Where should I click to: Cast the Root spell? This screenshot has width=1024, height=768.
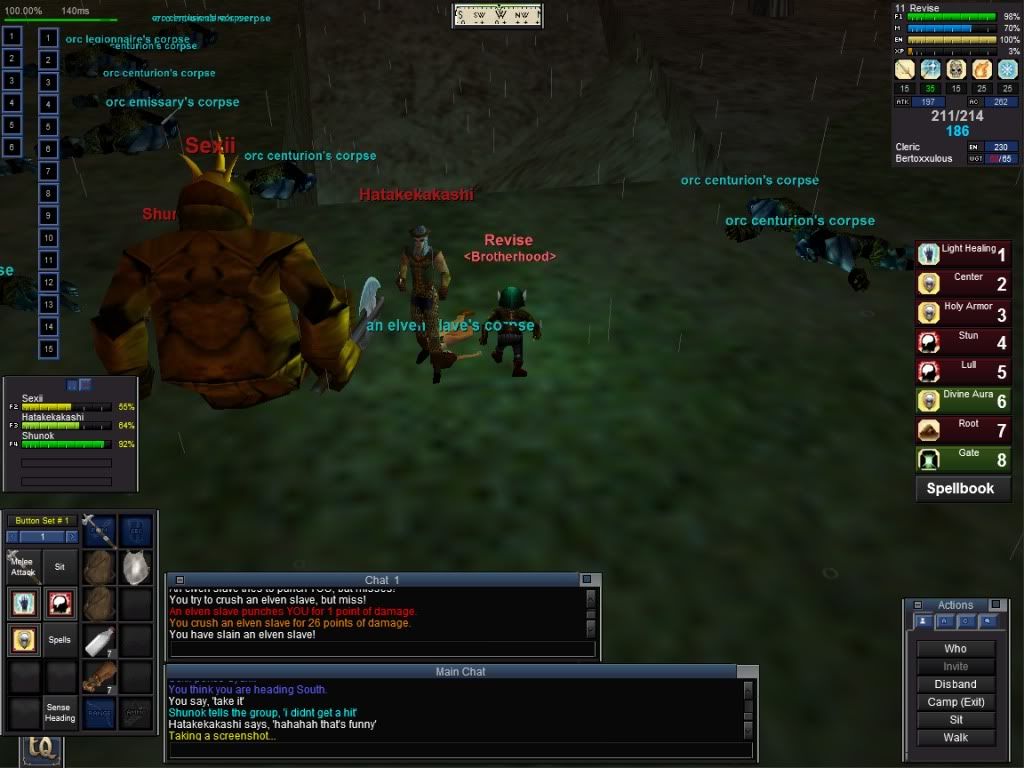click(x=964, y=430)
